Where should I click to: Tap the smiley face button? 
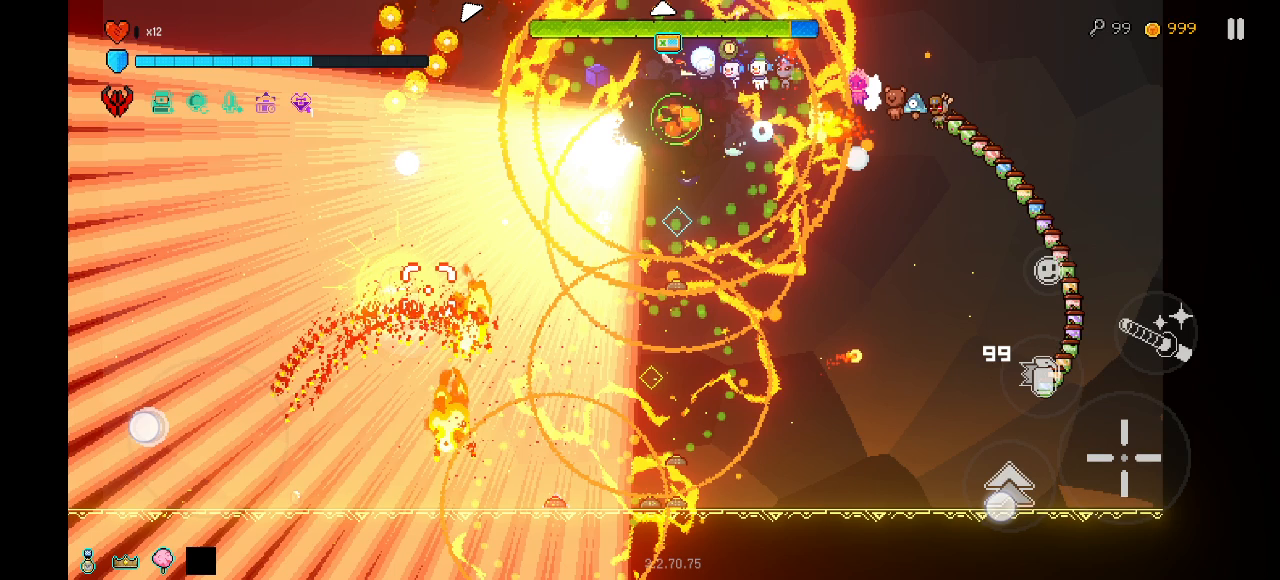(1047, 270)
